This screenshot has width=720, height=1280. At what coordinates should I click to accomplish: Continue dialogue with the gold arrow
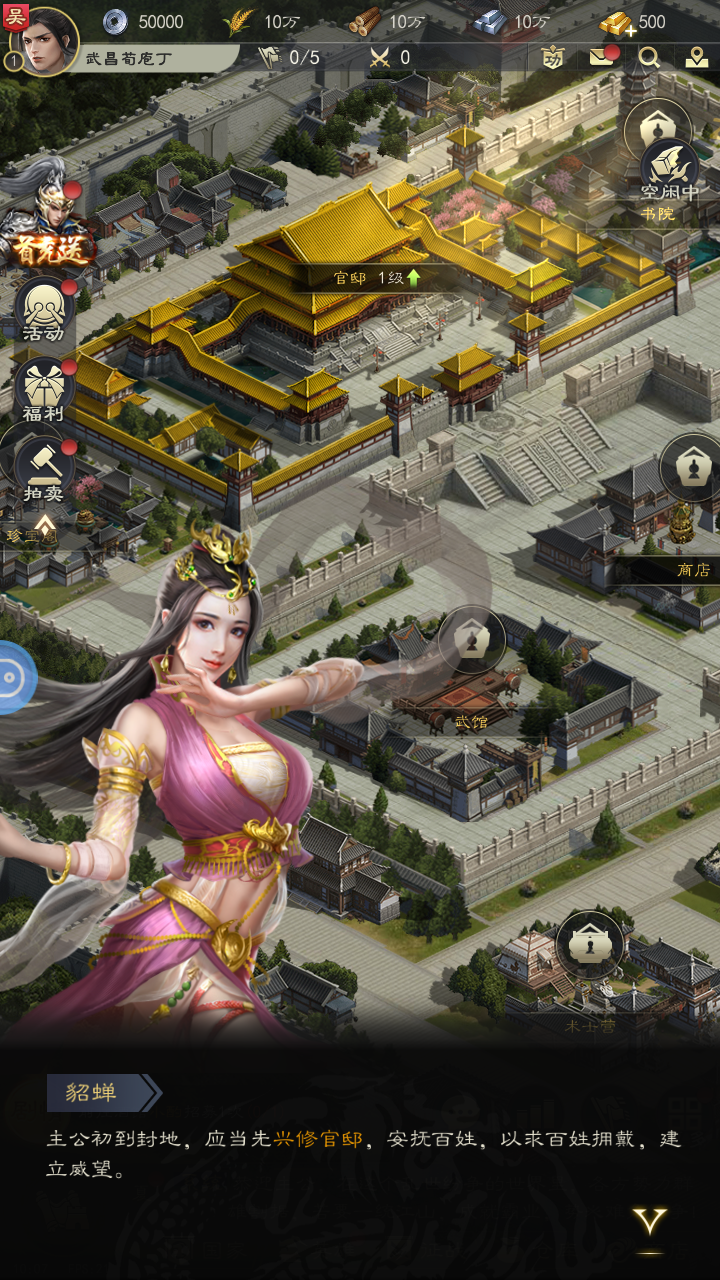tap(650, 1222)
